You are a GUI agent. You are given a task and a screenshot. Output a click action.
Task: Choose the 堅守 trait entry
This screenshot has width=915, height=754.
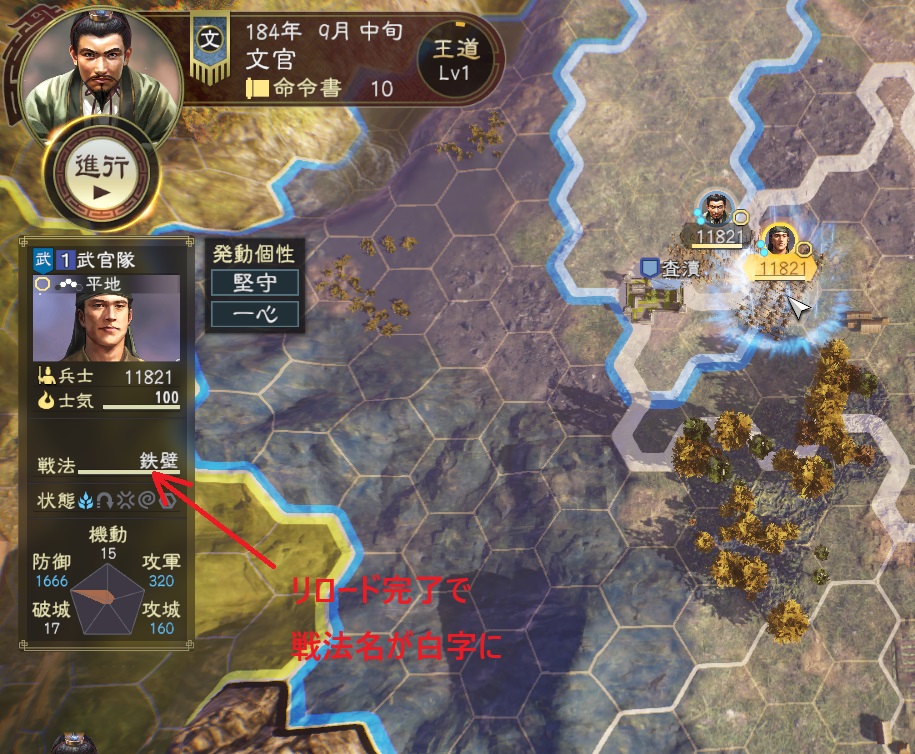(x=255, y=282)
